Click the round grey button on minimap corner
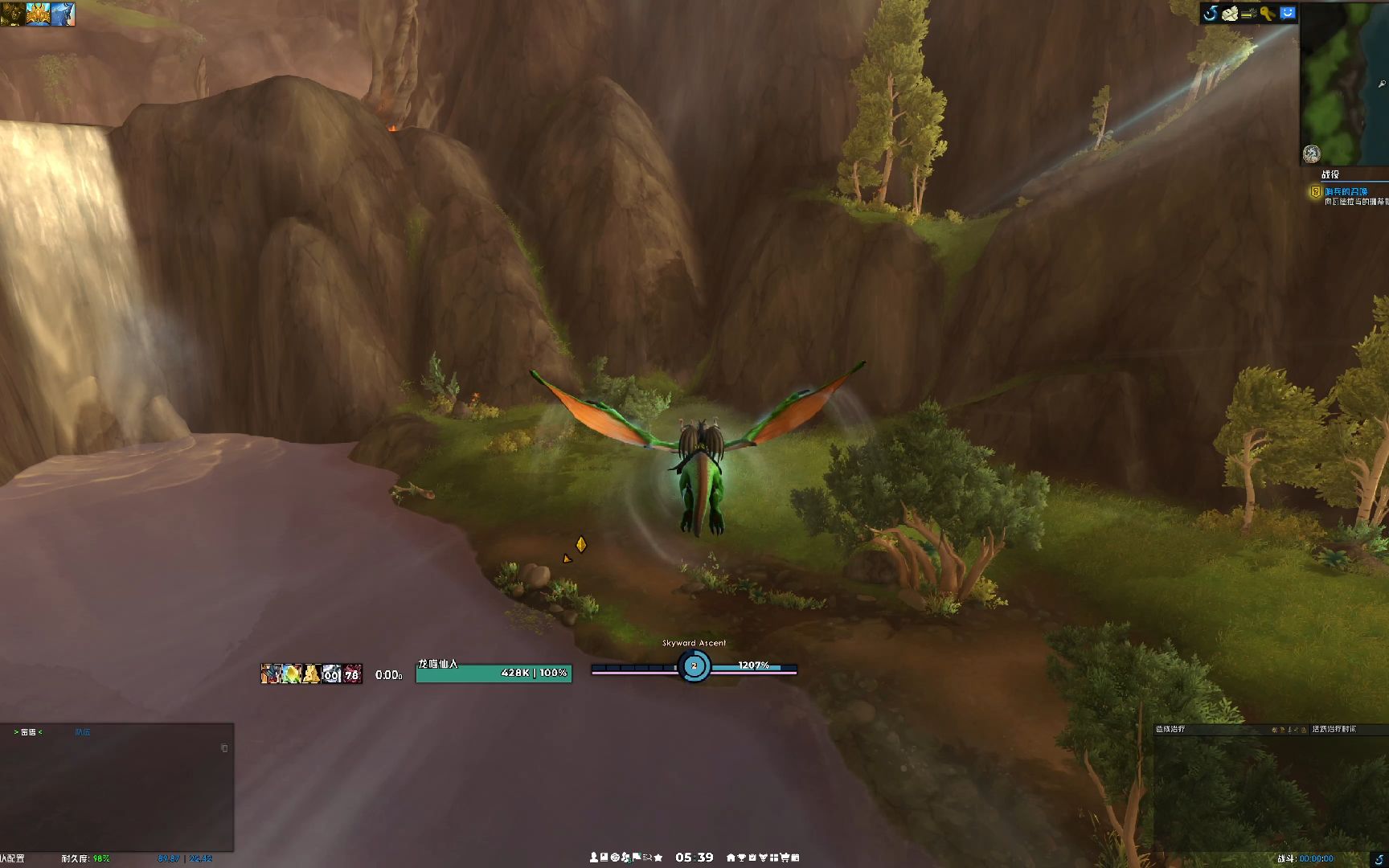Viewport: 1389px width, 868px height. click(x=1311, y=154)
